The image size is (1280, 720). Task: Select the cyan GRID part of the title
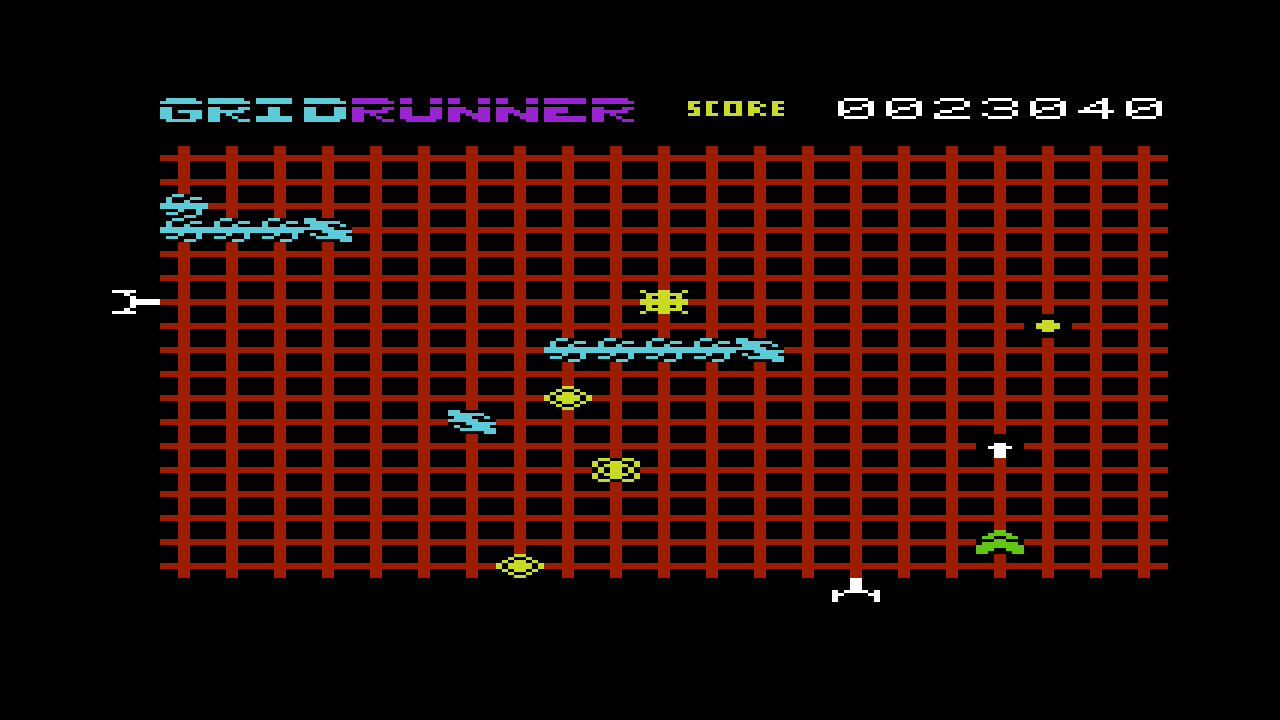[250, 110]
